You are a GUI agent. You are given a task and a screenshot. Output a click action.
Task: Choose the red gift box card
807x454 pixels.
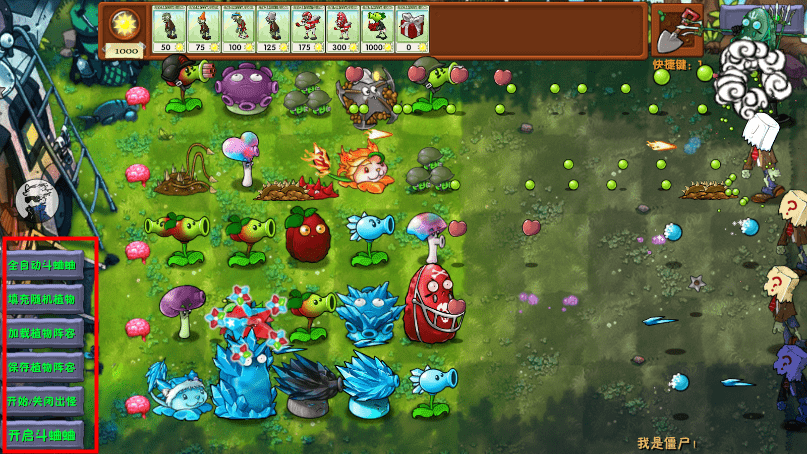pos(411,29)
